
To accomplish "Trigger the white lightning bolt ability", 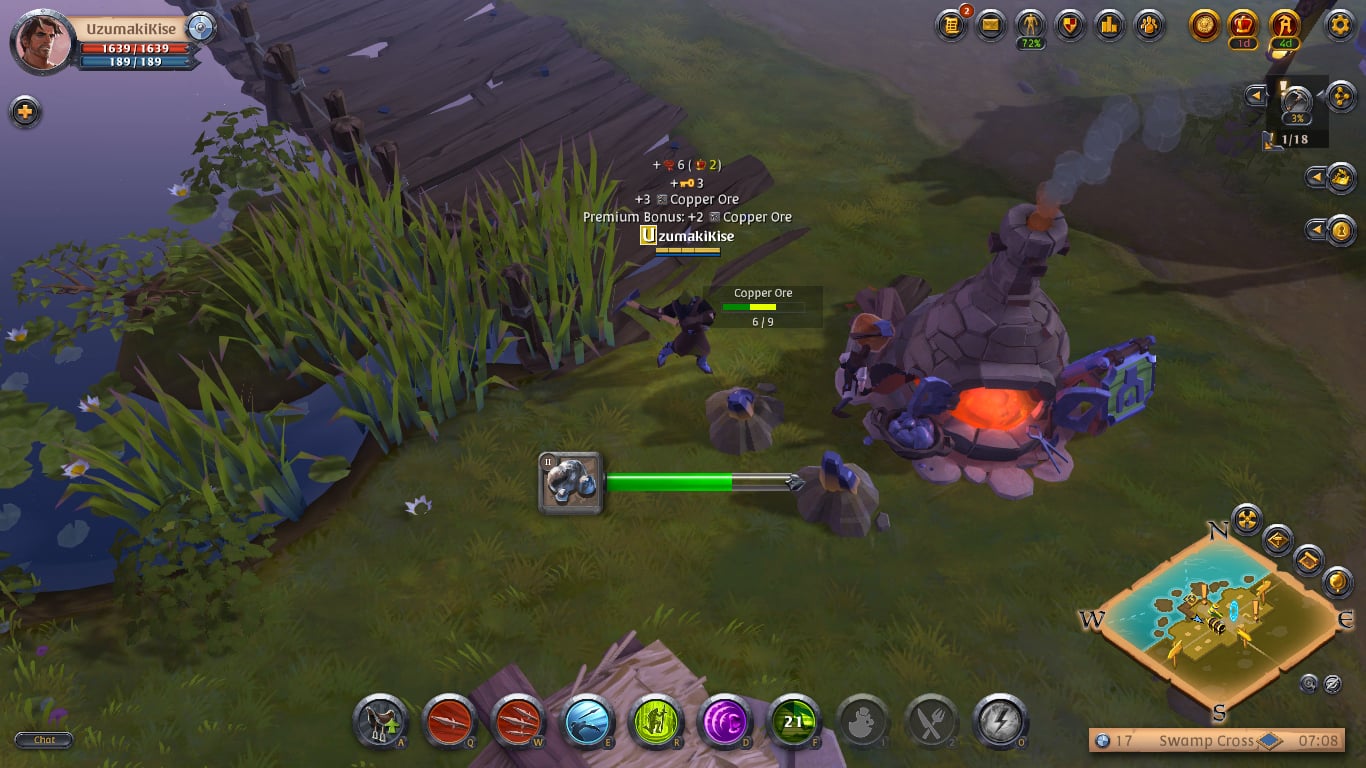I will 1000,722.
